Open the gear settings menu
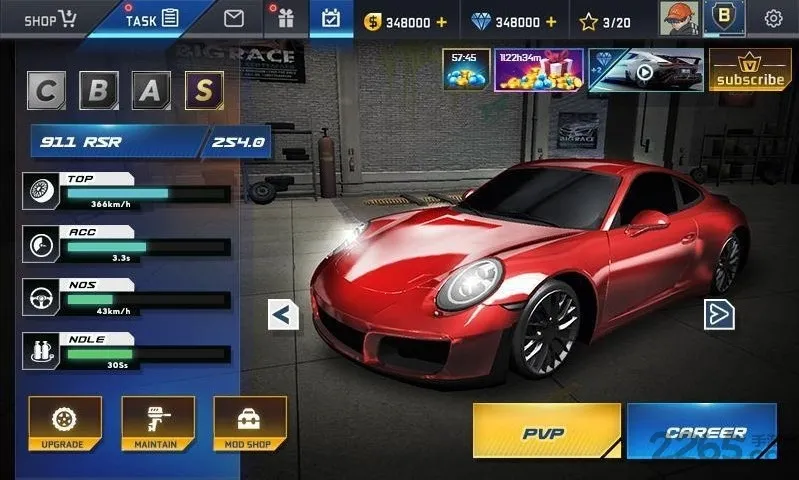The width and height of the screenshot is (799, 480). [x=773, y=19]
